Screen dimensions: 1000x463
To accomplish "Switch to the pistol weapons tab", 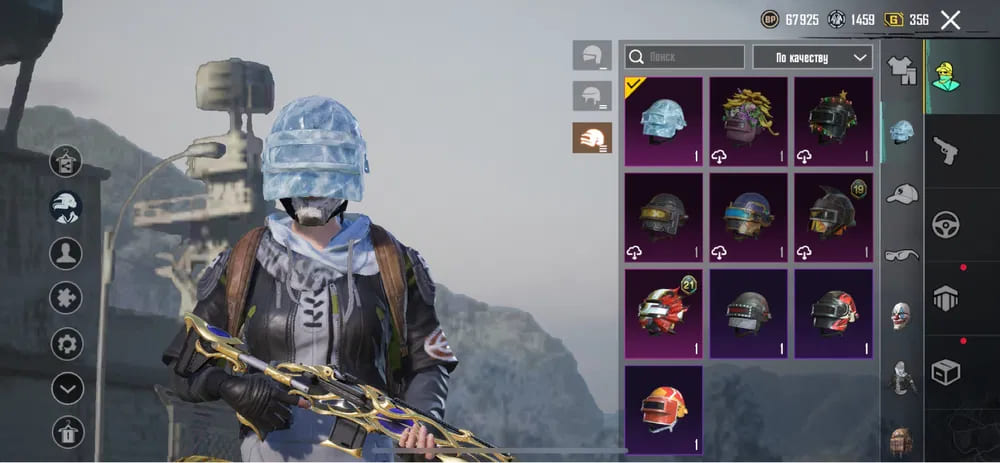I will pos(945,150).
